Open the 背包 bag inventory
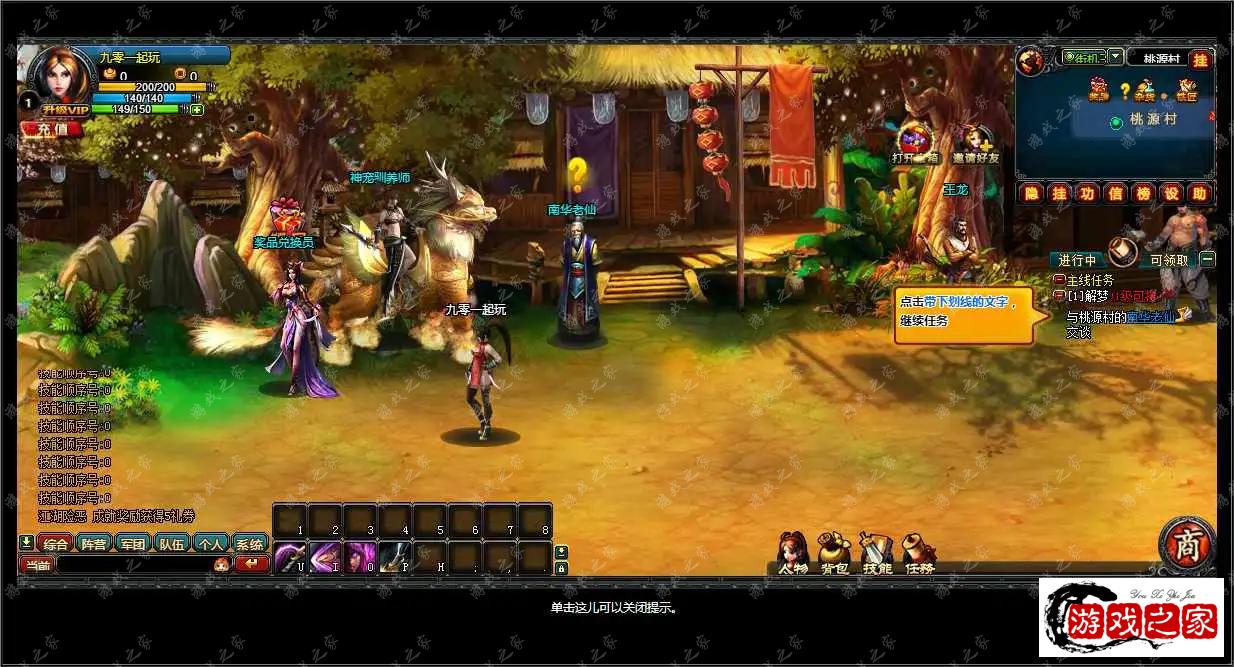 coord(834,554)
